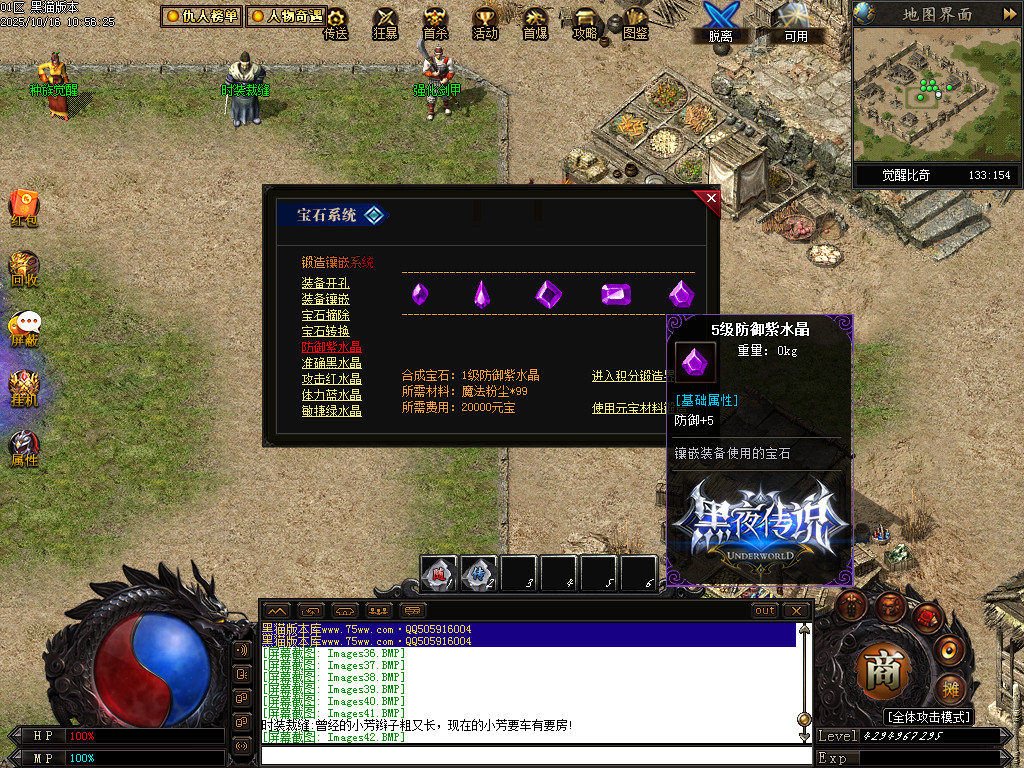
Task: Open the 活动 events trophy icon
Action: click(x=485, y=24)
